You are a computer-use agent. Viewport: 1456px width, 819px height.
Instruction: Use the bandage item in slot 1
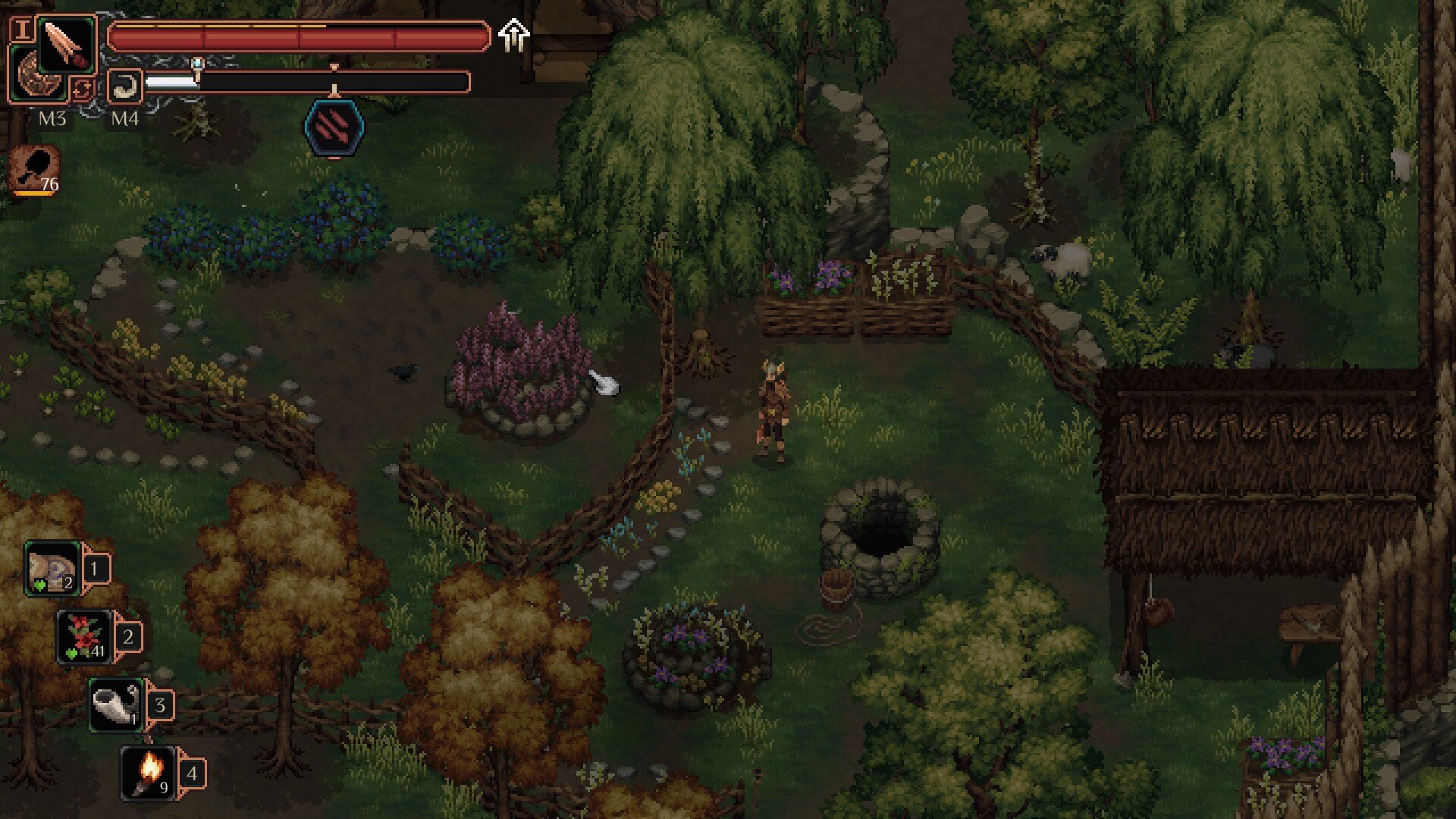tap(53, 568)
